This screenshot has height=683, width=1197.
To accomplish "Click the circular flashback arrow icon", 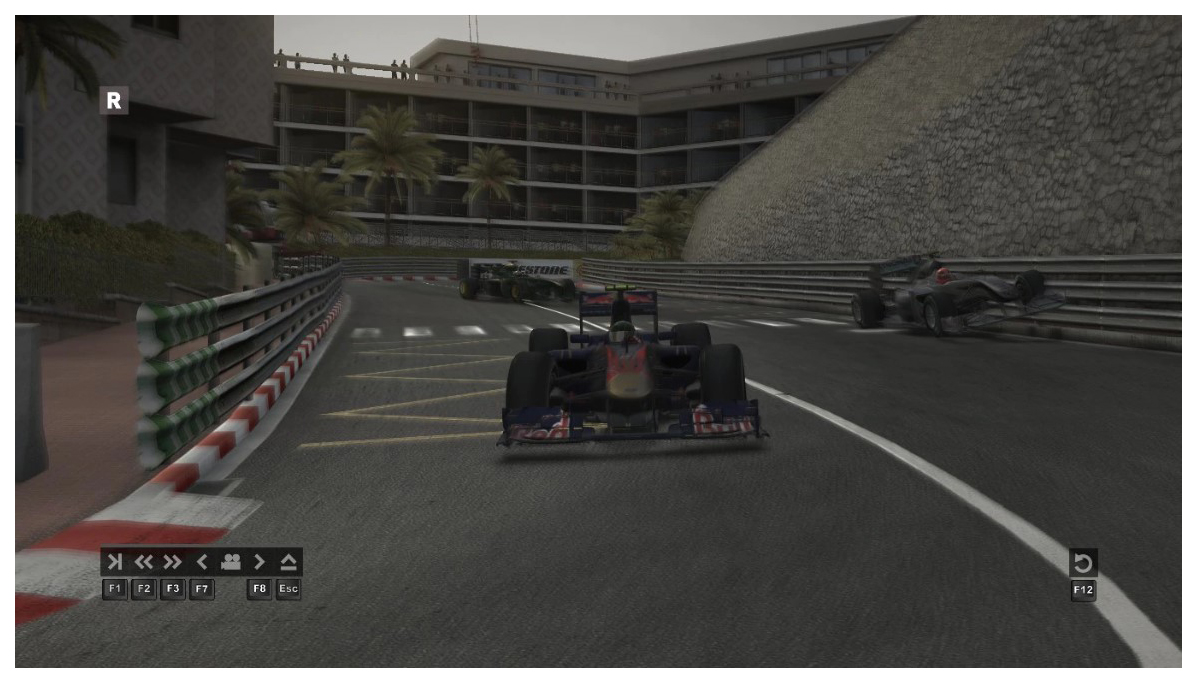I will coord(1083,563).
